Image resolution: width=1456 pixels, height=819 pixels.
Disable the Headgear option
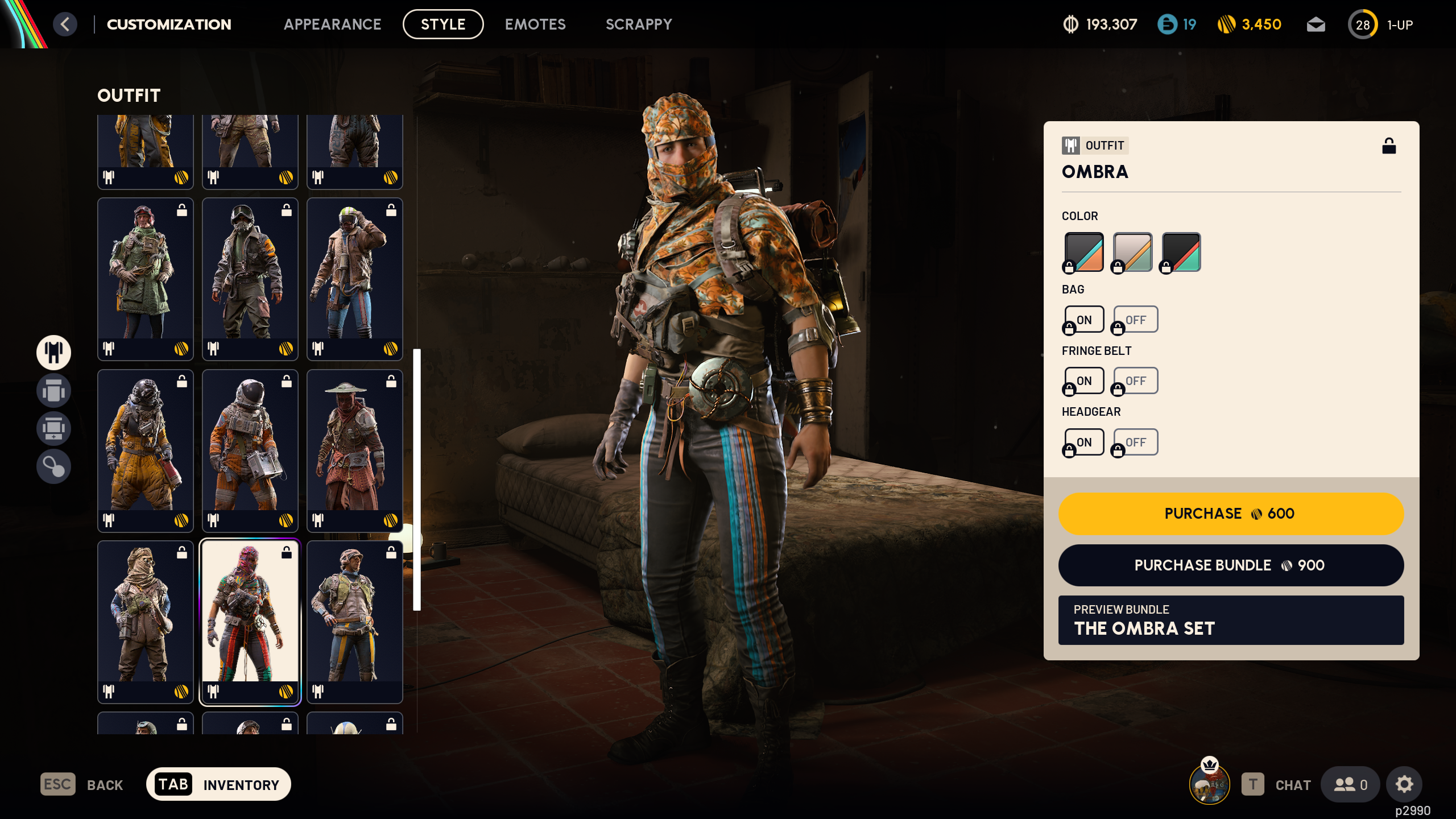pos(1135,442)
